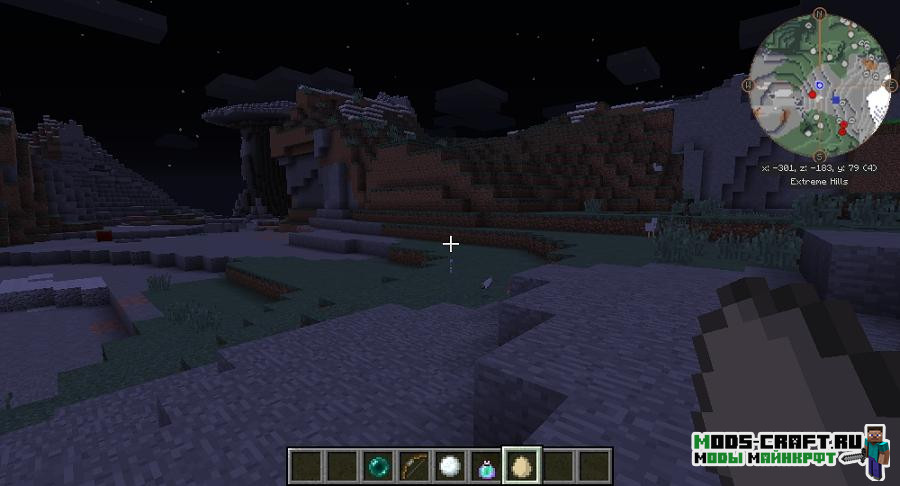This screenshot has height=486, width=900.
Task: Click the egg in the hotbar
Action: (522, 465)
